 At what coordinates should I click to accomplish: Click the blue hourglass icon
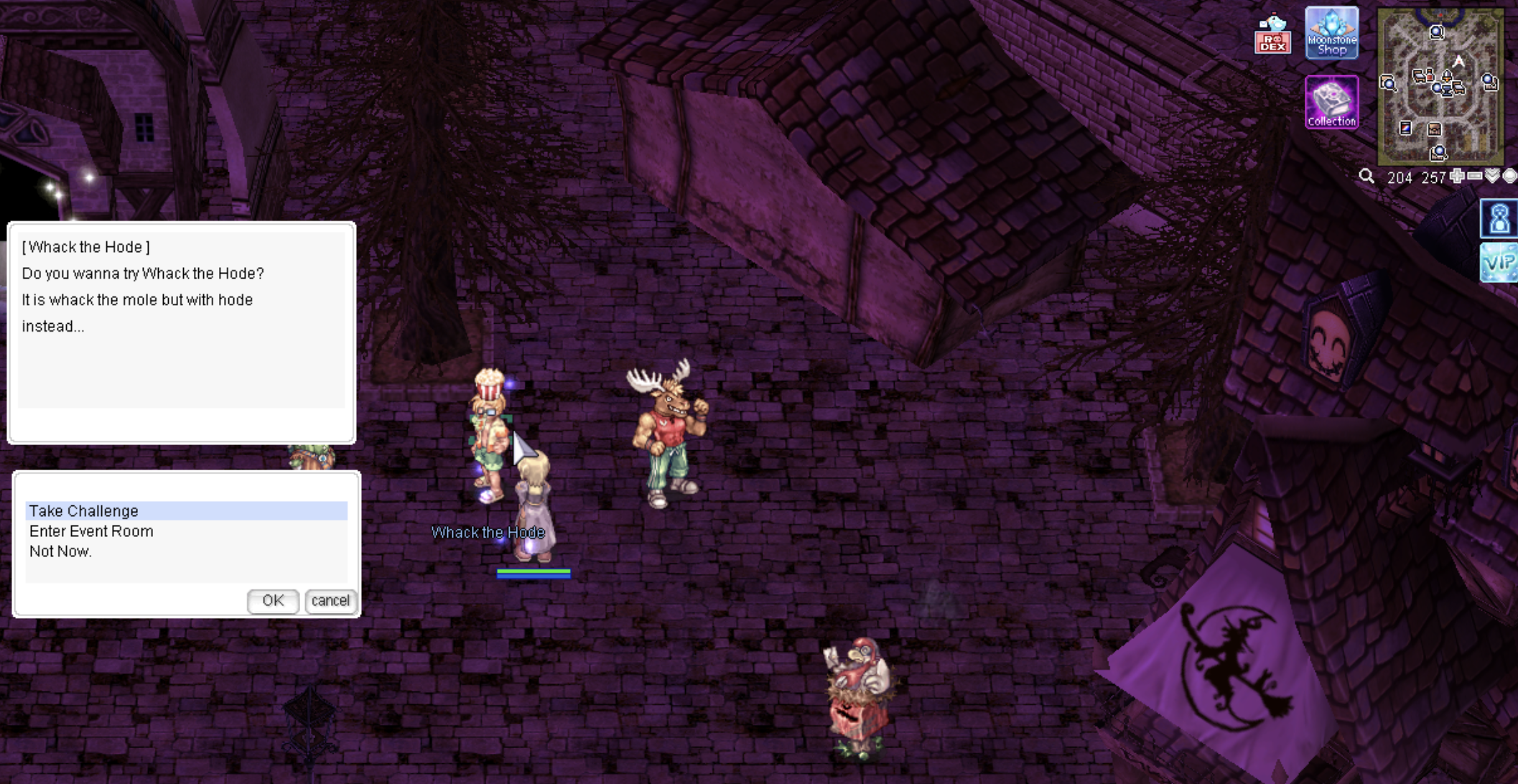1499,219
